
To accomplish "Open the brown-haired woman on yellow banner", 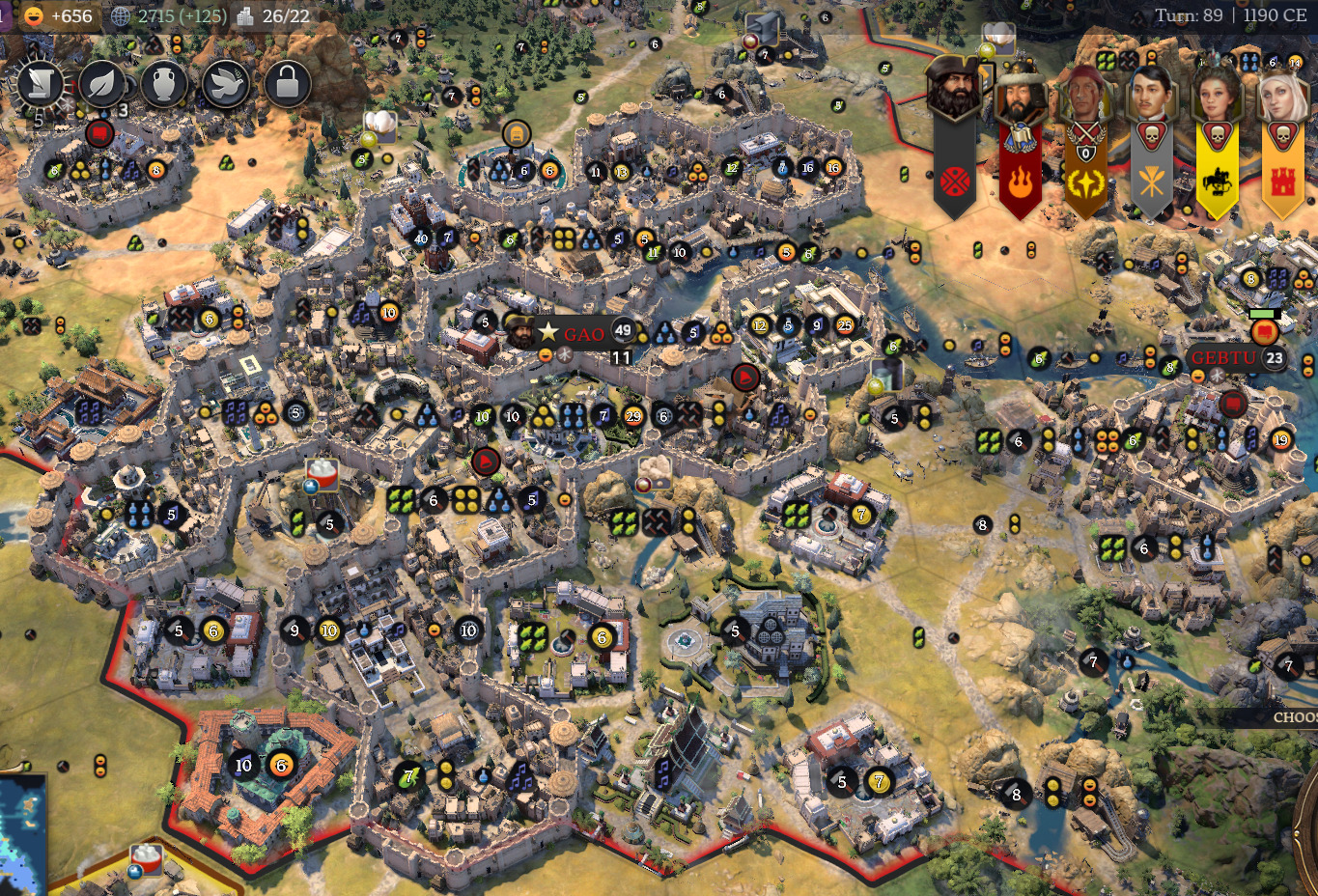I will [x=1217, y=97].
